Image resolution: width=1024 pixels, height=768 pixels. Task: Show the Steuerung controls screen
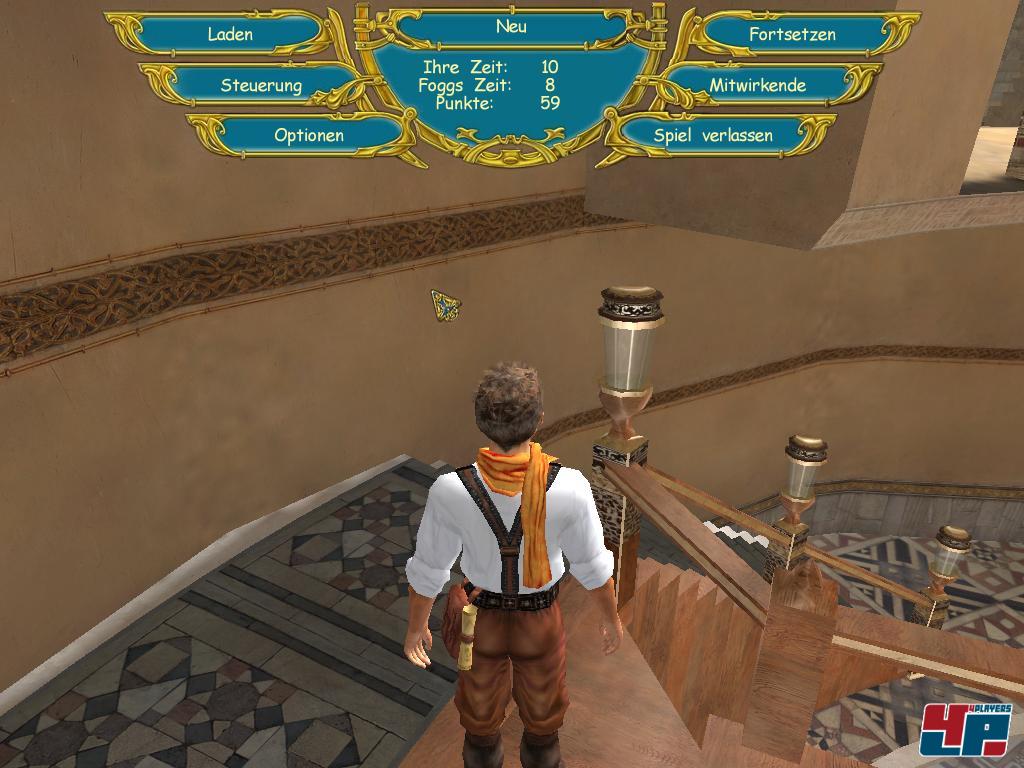coord(261,85)
